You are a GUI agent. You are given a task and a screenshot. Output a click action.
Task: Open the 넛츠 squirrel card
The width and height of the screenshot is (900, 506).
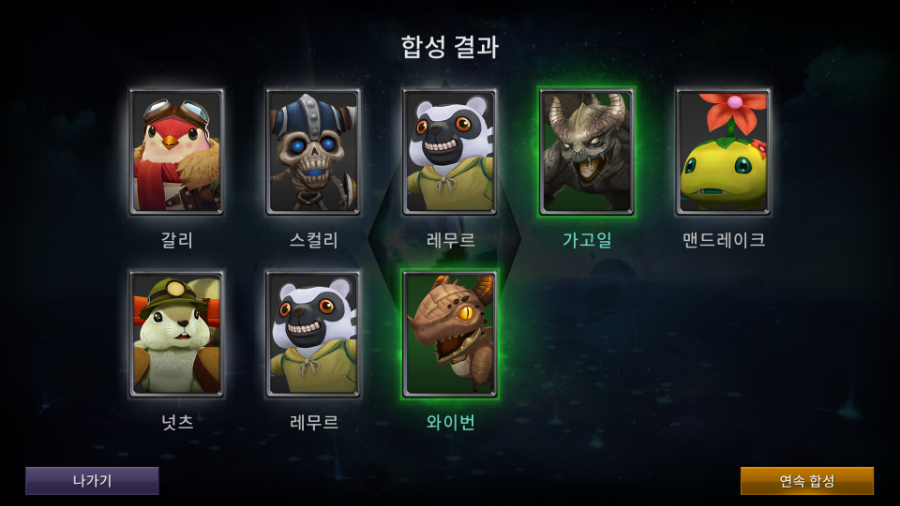(x=177, y=334)
